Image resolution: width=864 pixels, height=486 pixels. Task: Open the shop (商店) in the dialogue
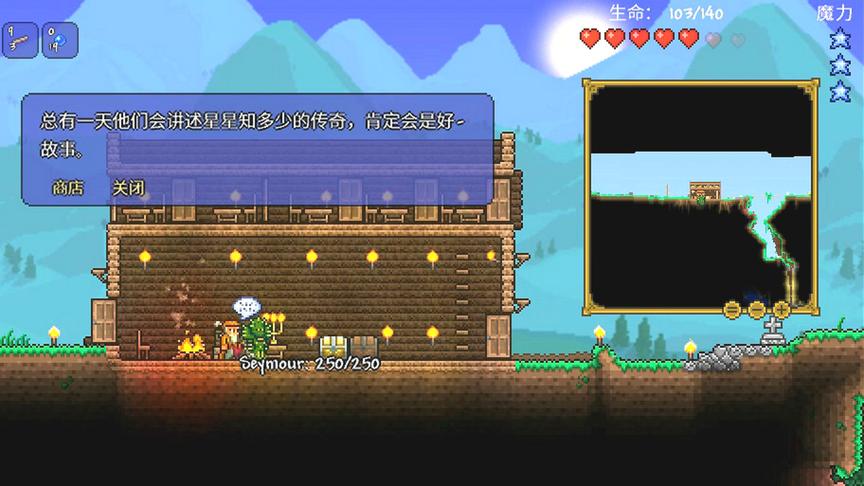coord(67,187)
